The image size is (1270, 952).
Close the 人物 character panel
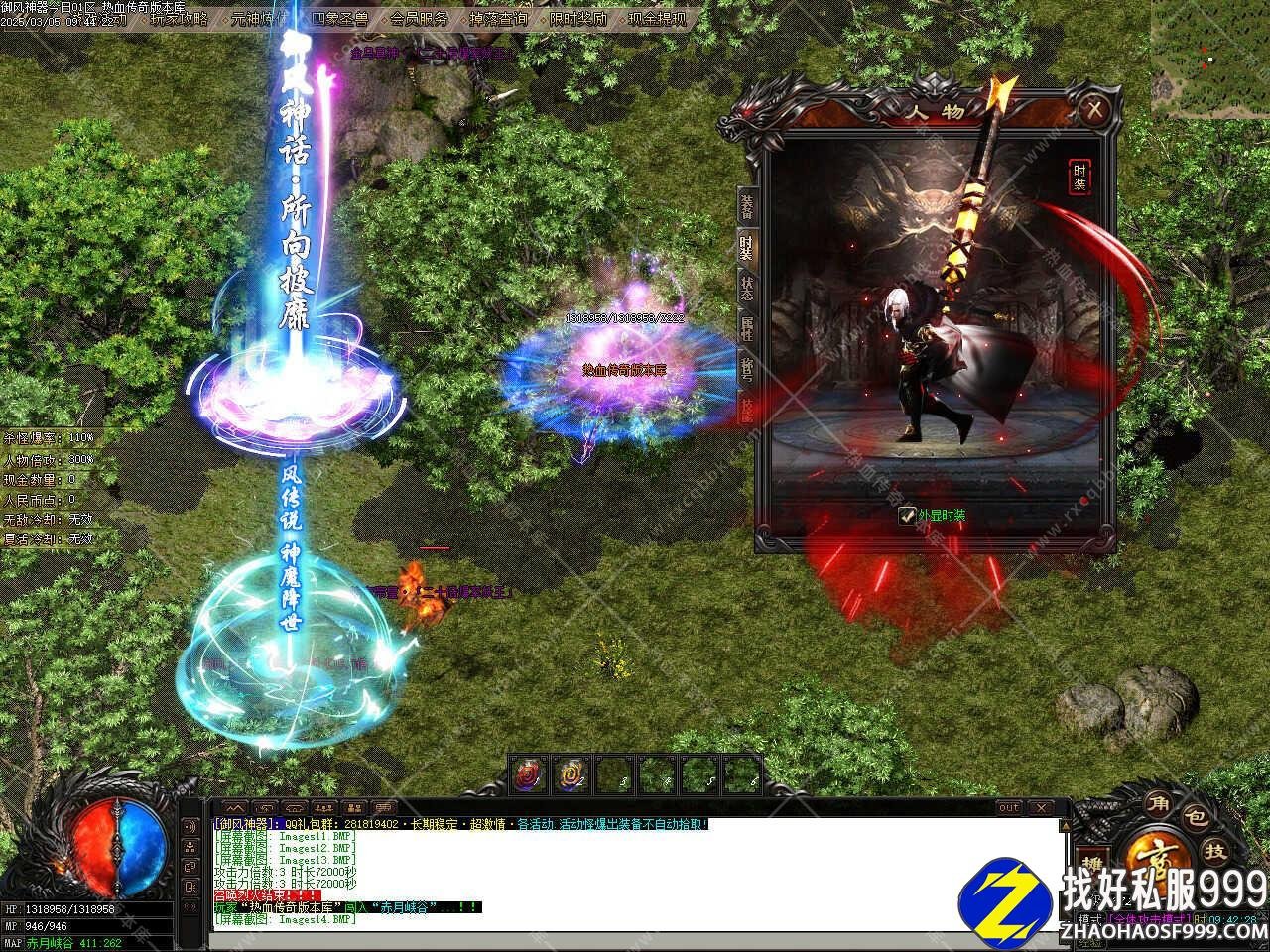[1094, 108]
